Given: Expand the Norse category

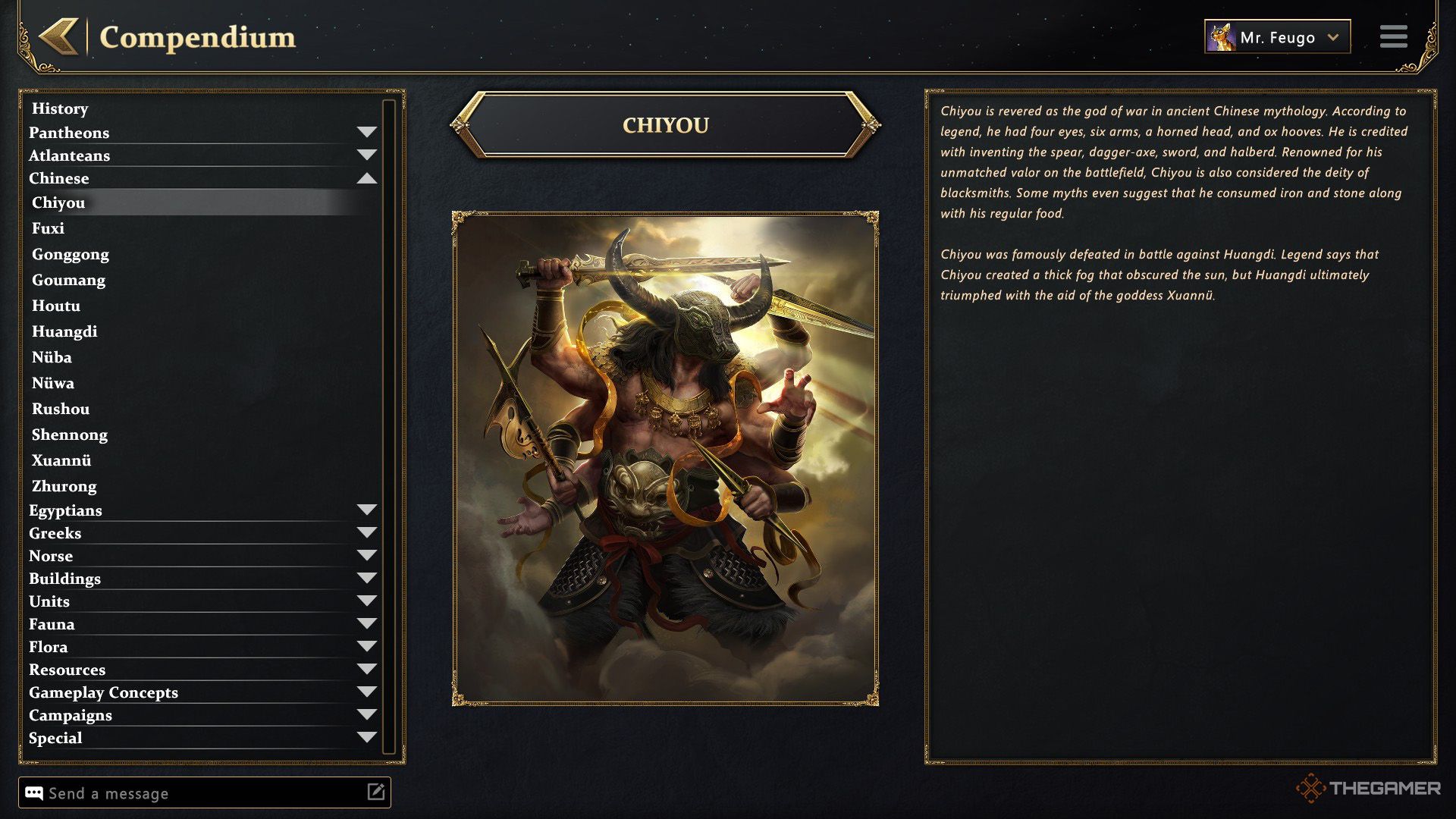Looking at the screenshot, I should 366,556.
